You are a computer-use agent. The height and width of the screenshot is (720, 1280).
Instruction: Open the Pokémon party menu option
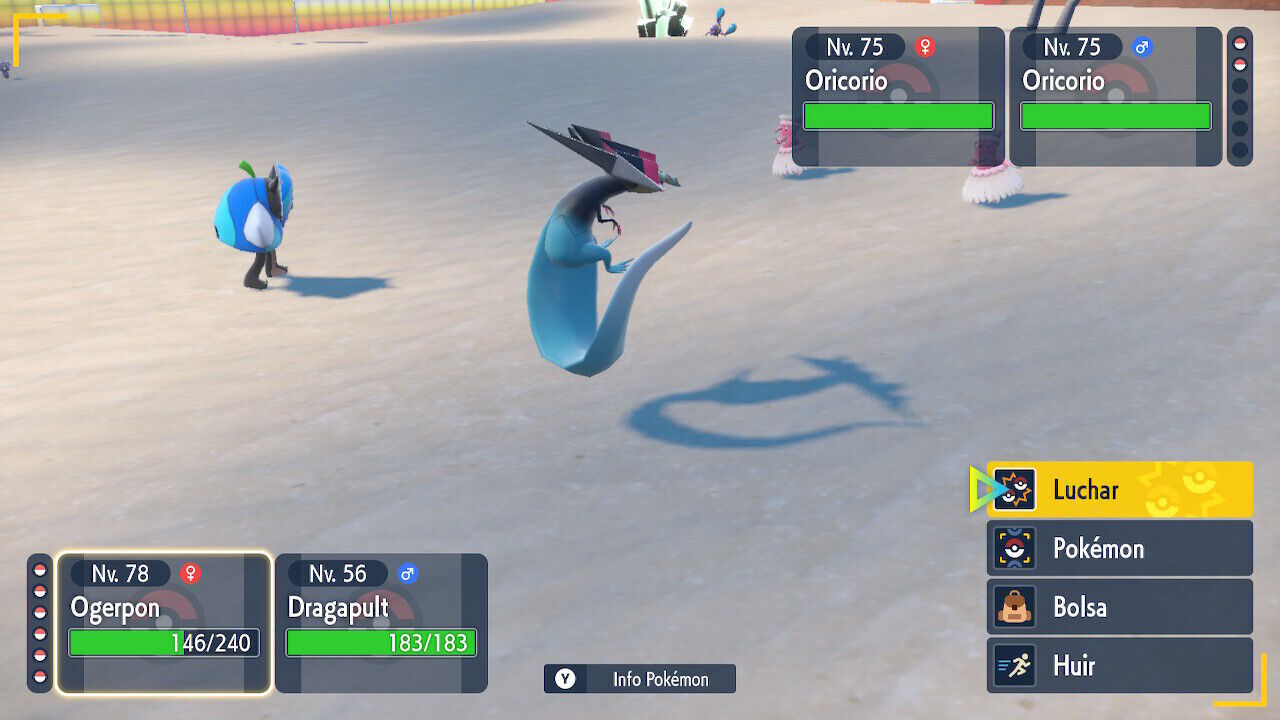tap(1119, 548)
